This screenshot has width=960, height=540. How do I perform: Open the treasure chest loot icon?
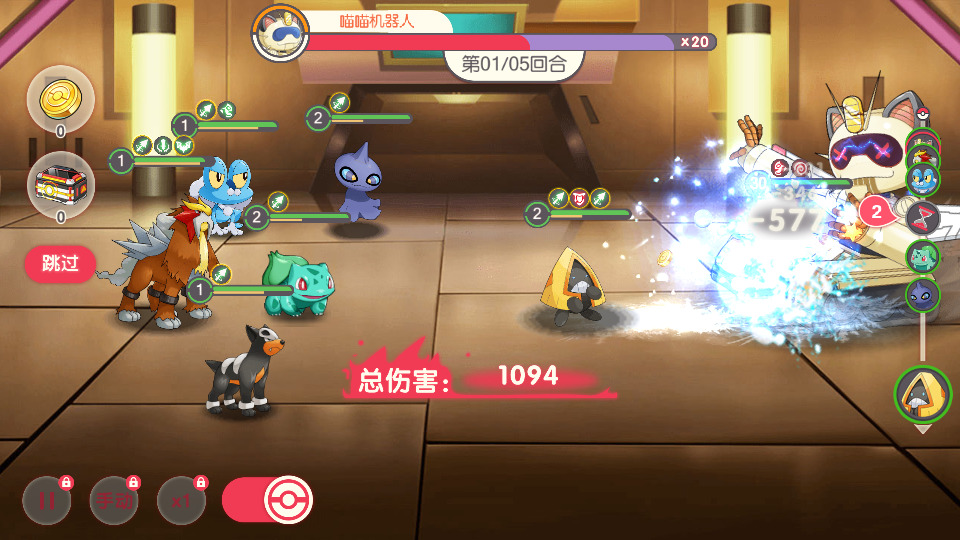point(60,186)
